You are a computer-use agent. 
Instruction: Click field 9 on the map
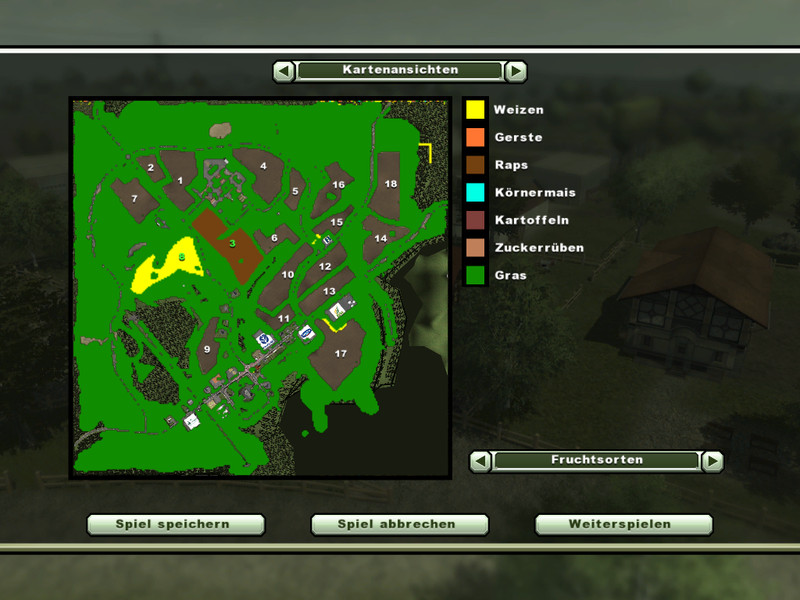coord(207,350)
